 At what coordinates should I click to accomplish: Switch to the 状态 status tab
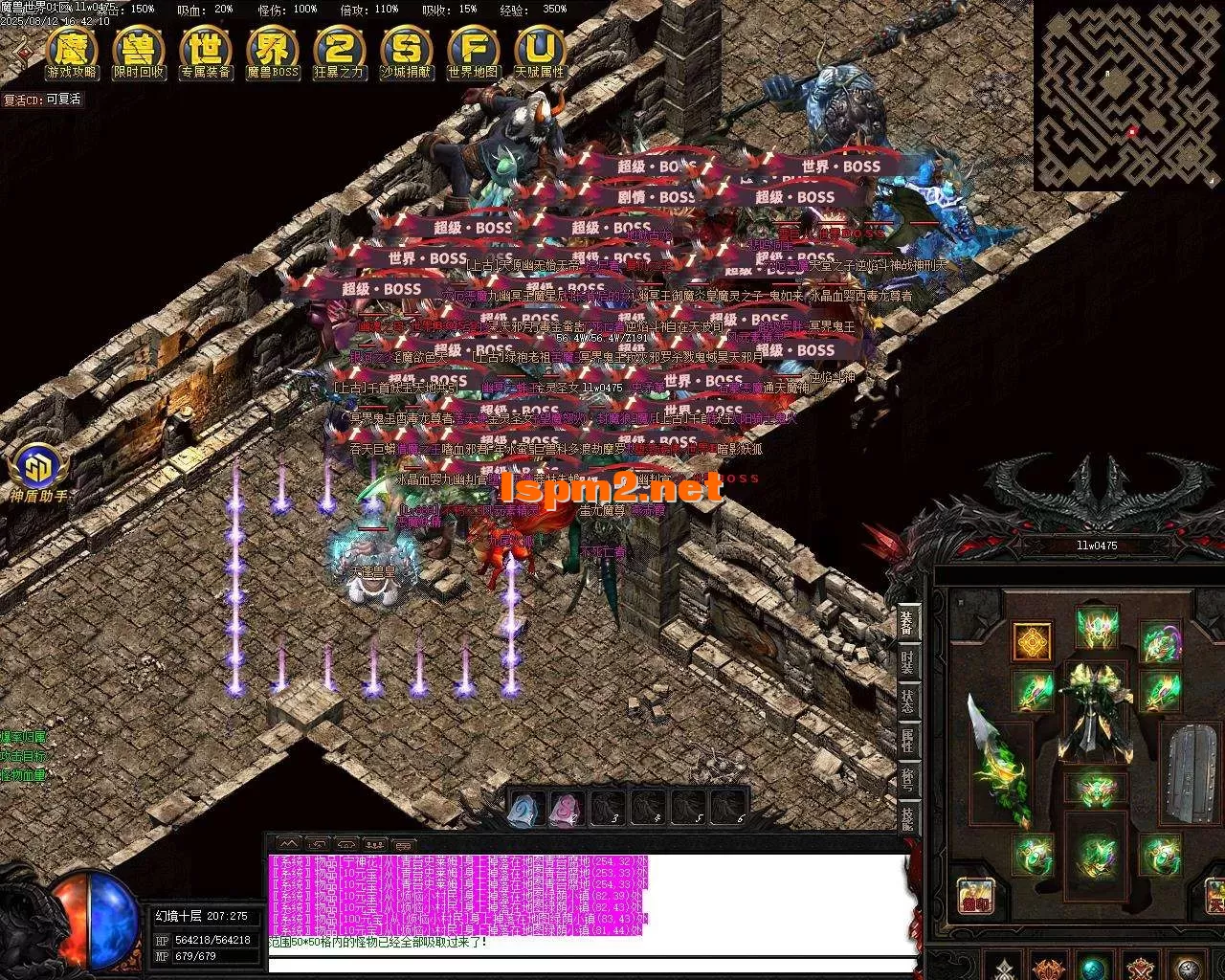click(x=907, y=702)
